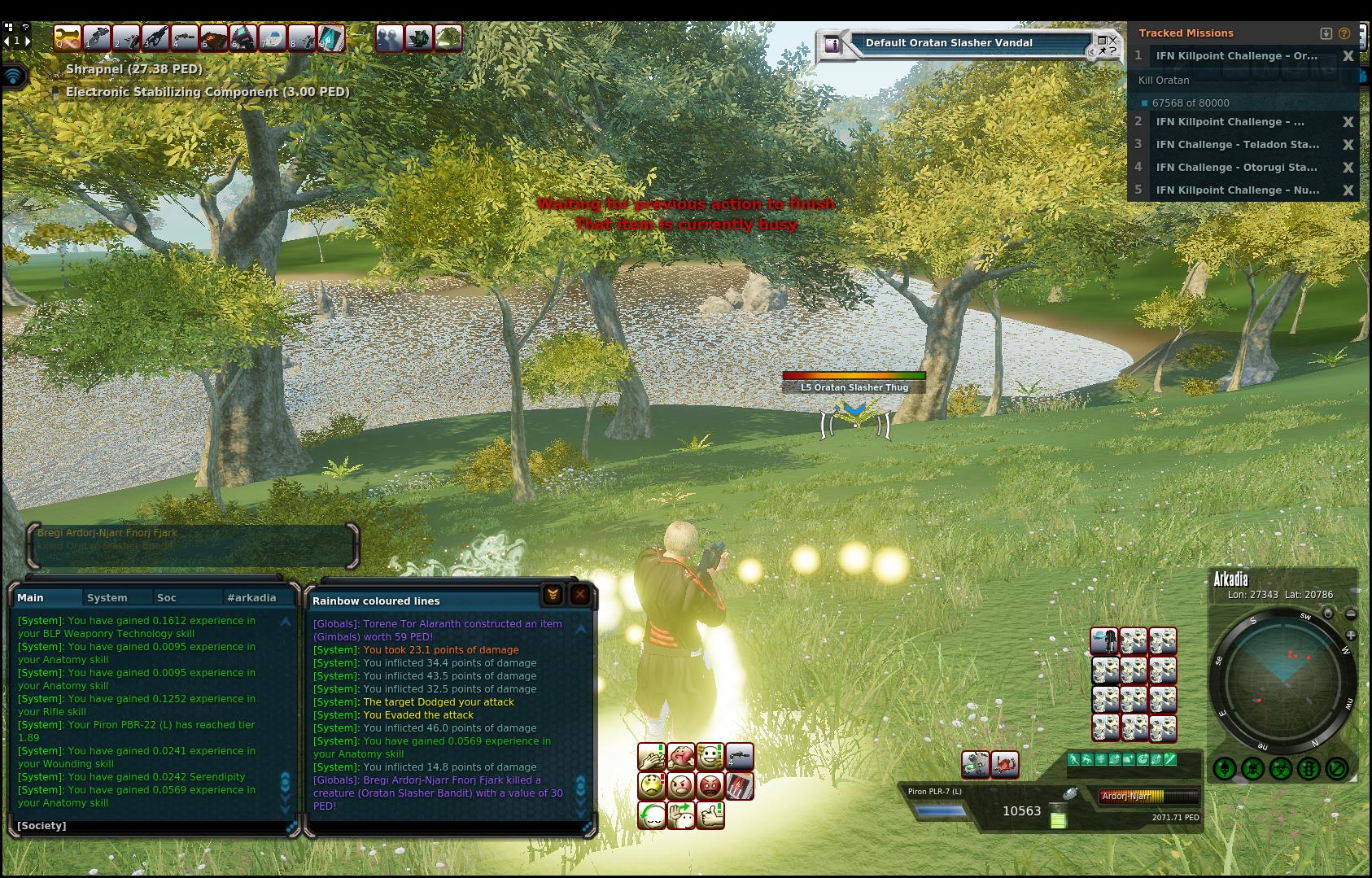The image size is (1372, 878).
Task: Trigger the angry red face emote
Action: [710, 786]
